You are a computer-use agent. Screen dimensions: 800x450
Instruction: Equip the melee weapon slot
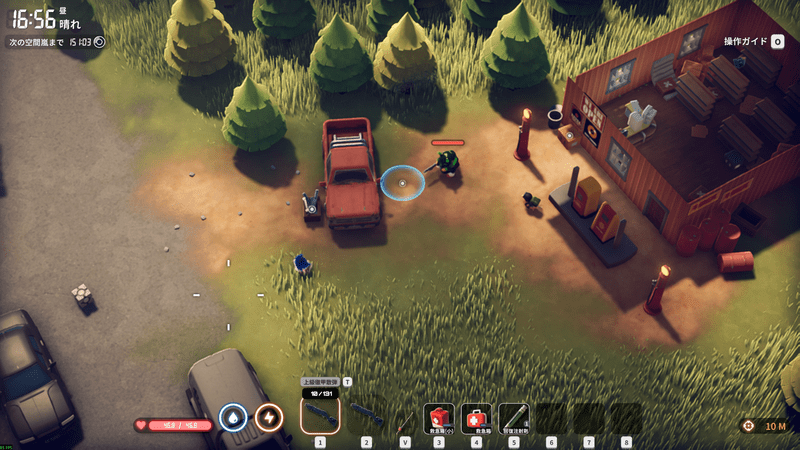pos(405,417)
